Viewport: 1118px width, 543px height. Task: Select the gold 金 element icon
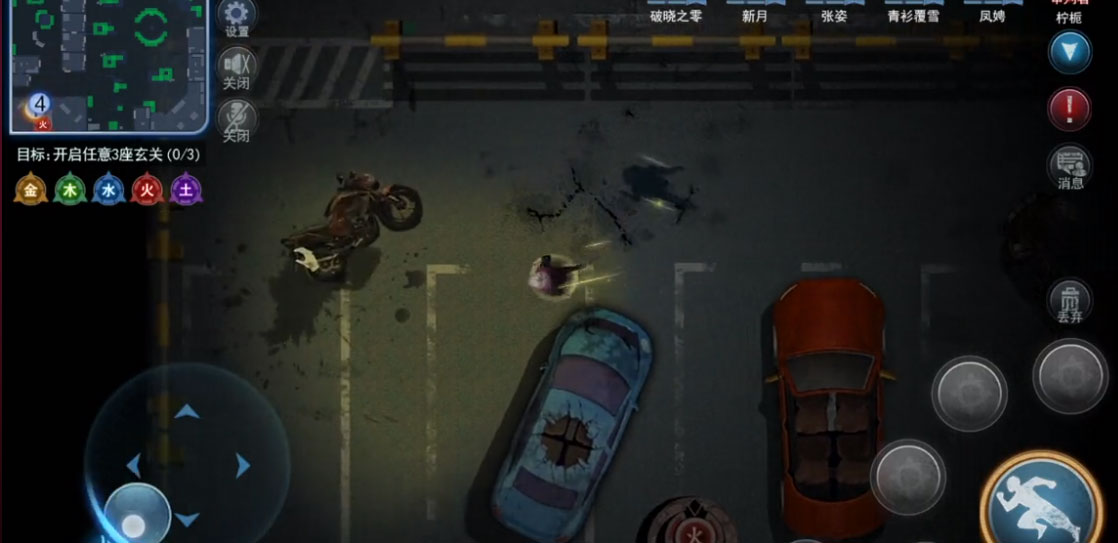coord(31,189)
